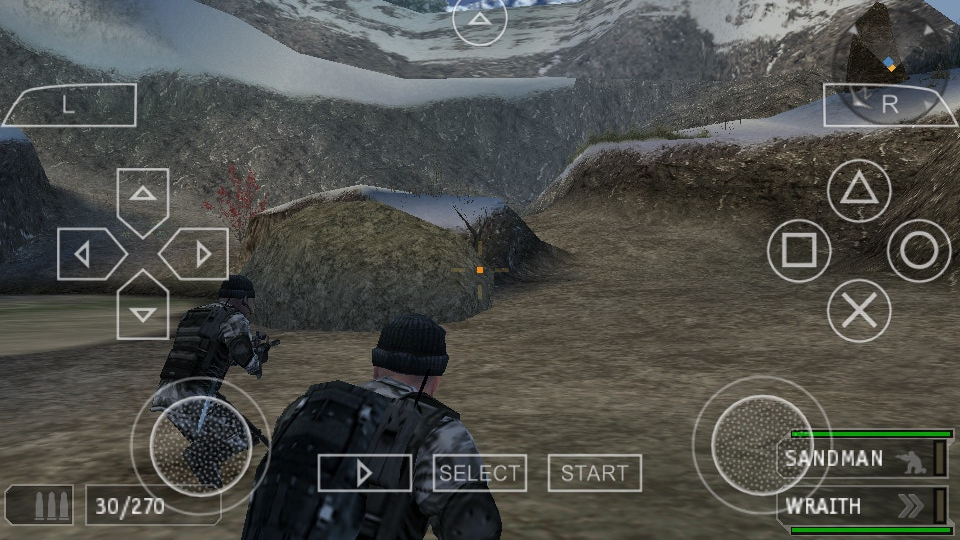The width and height of the screenshot is (960, 540).
Task: Tap the D-pad left arrow
Action: tap(87, 254)
